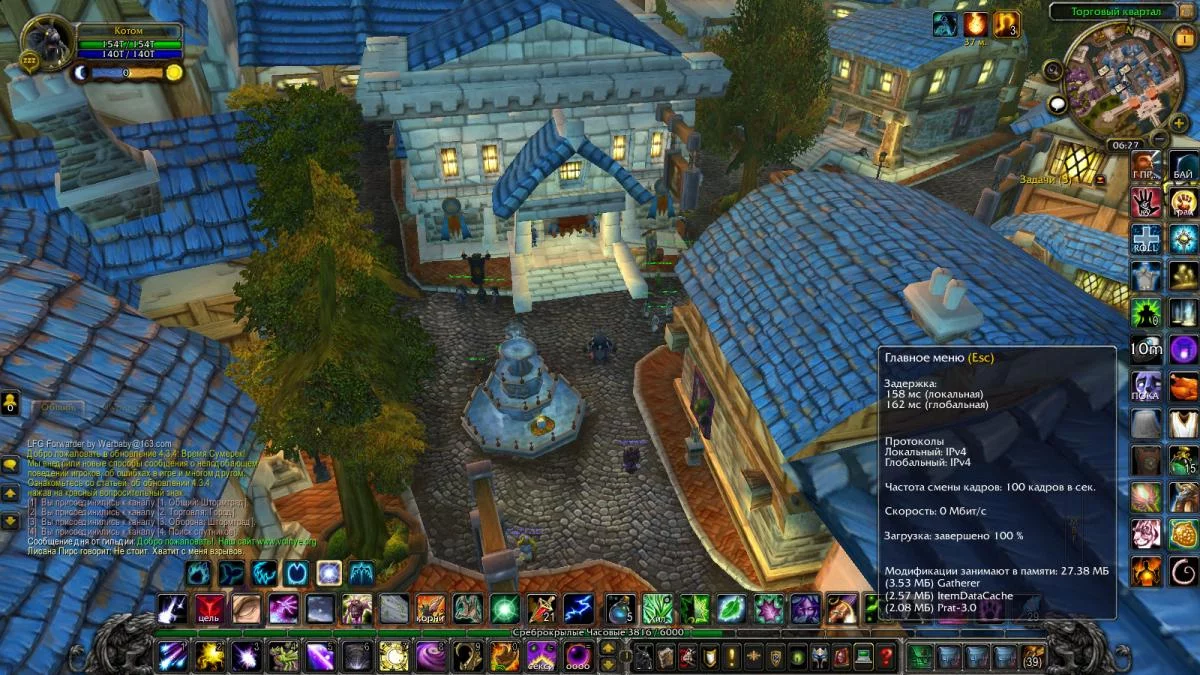Click the fire buff icon with 37 m
This screenshot has width=1200, height=675.
pyautogui.click(x=975, y=24)
